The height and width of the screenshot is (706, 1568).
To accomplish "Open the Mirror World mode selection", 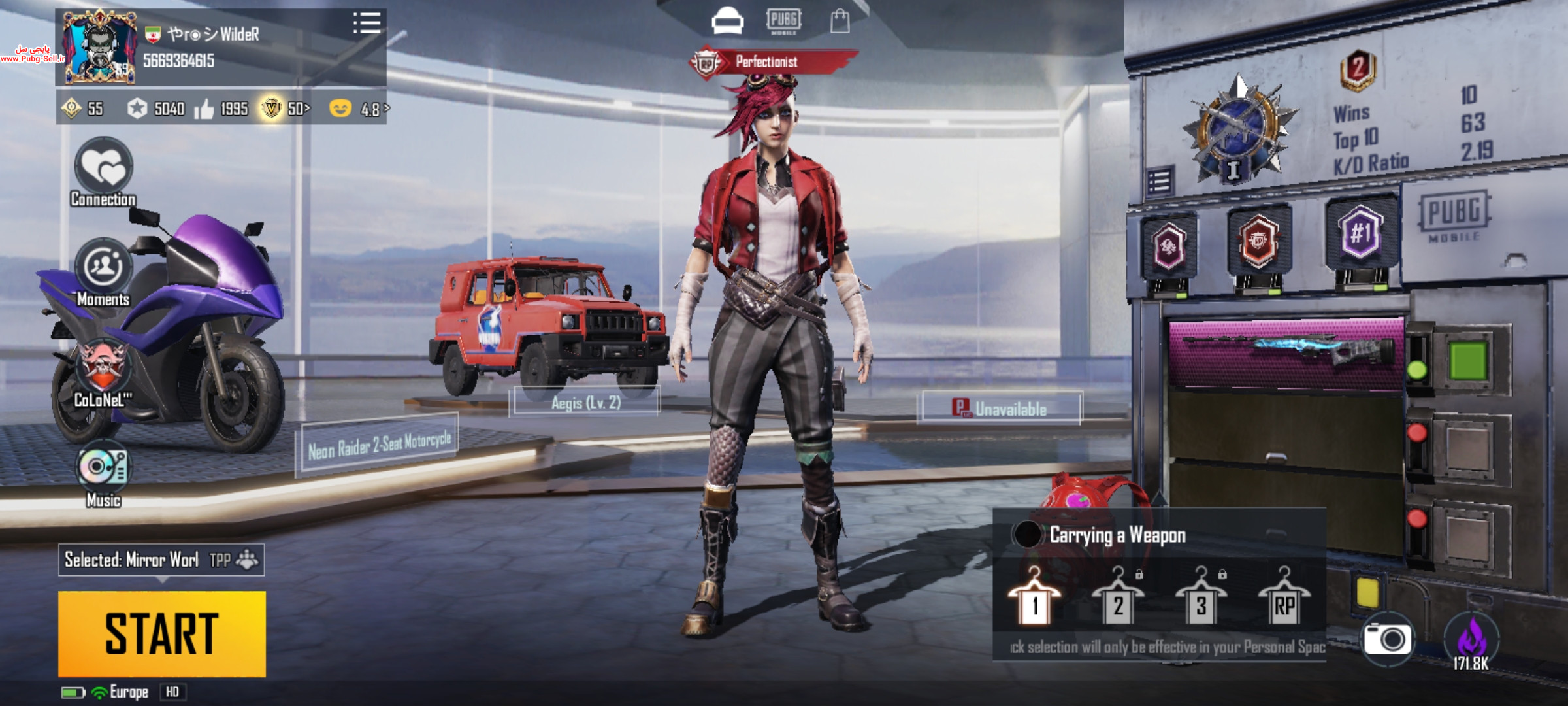I will 161,560.
